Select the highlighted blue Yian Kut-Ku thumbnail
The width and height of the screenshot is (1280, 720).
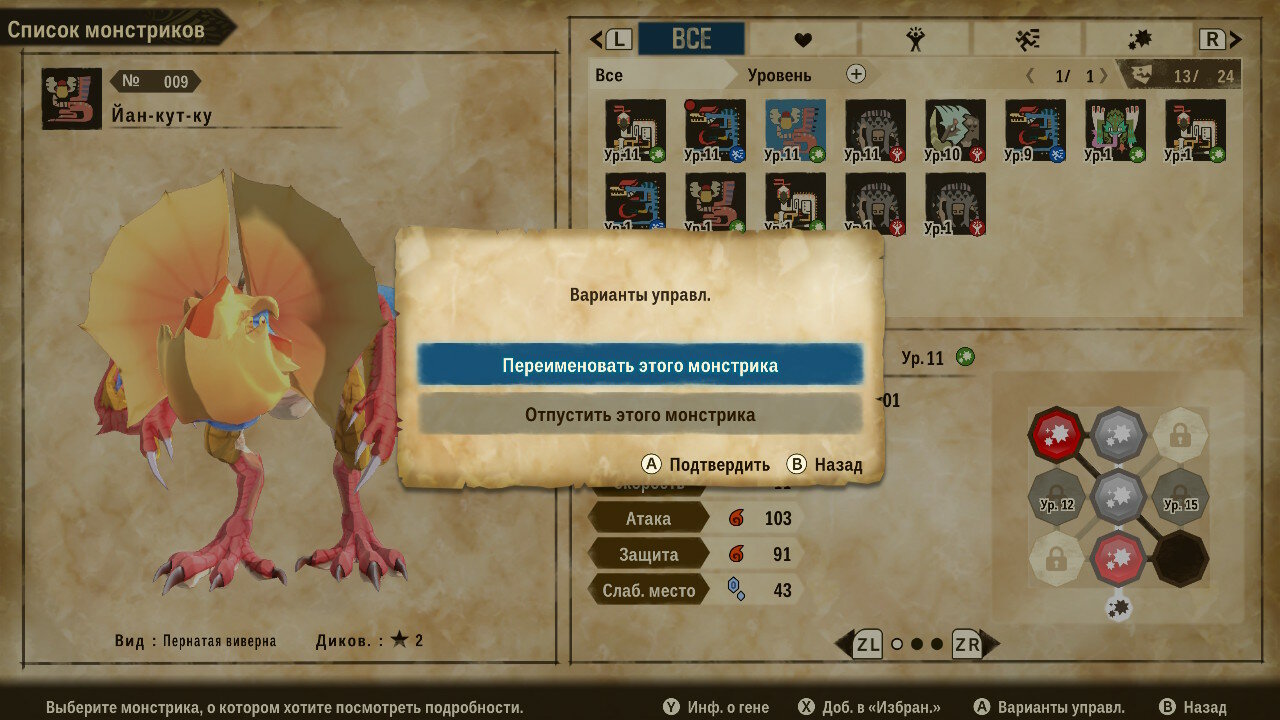(795, 130)
